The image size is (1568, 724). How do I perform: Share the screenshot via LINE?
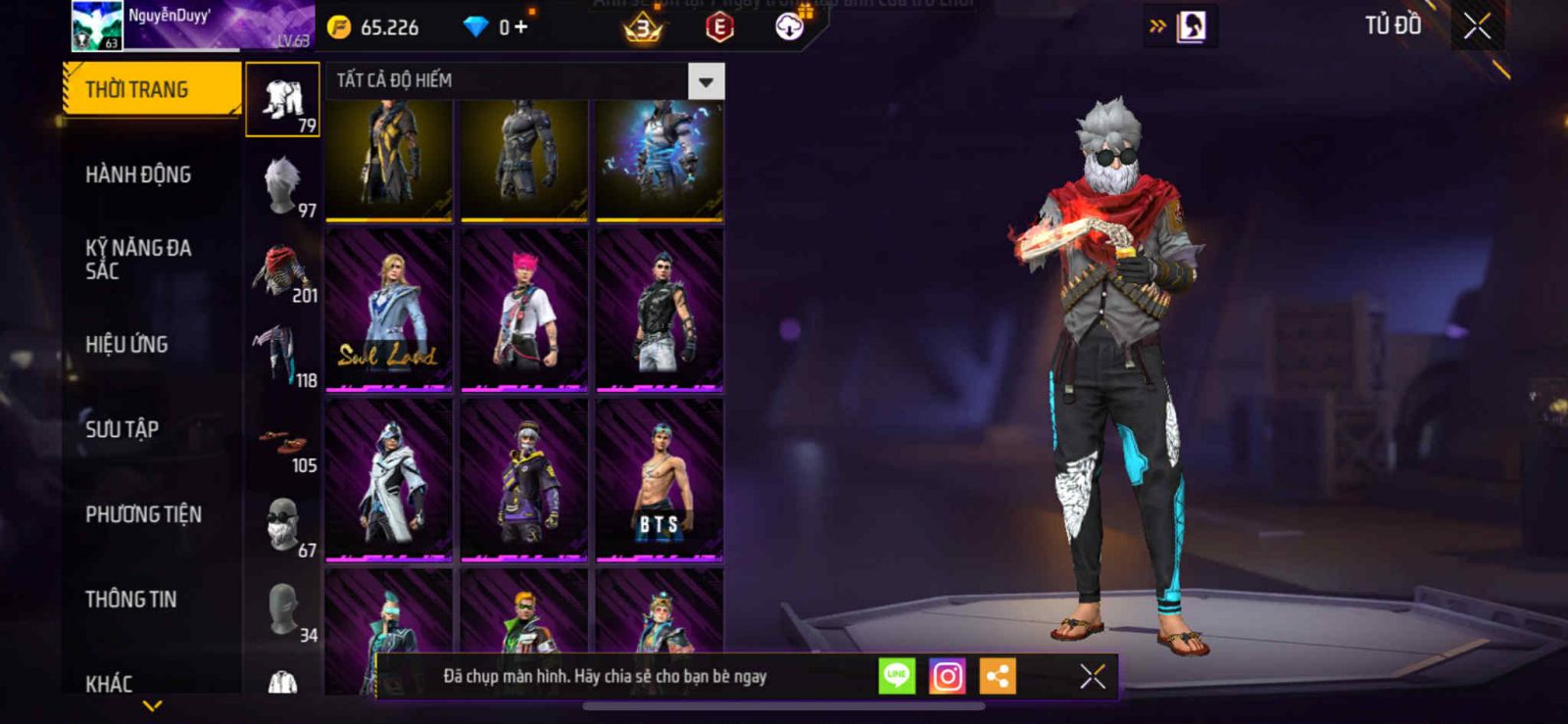897,676
